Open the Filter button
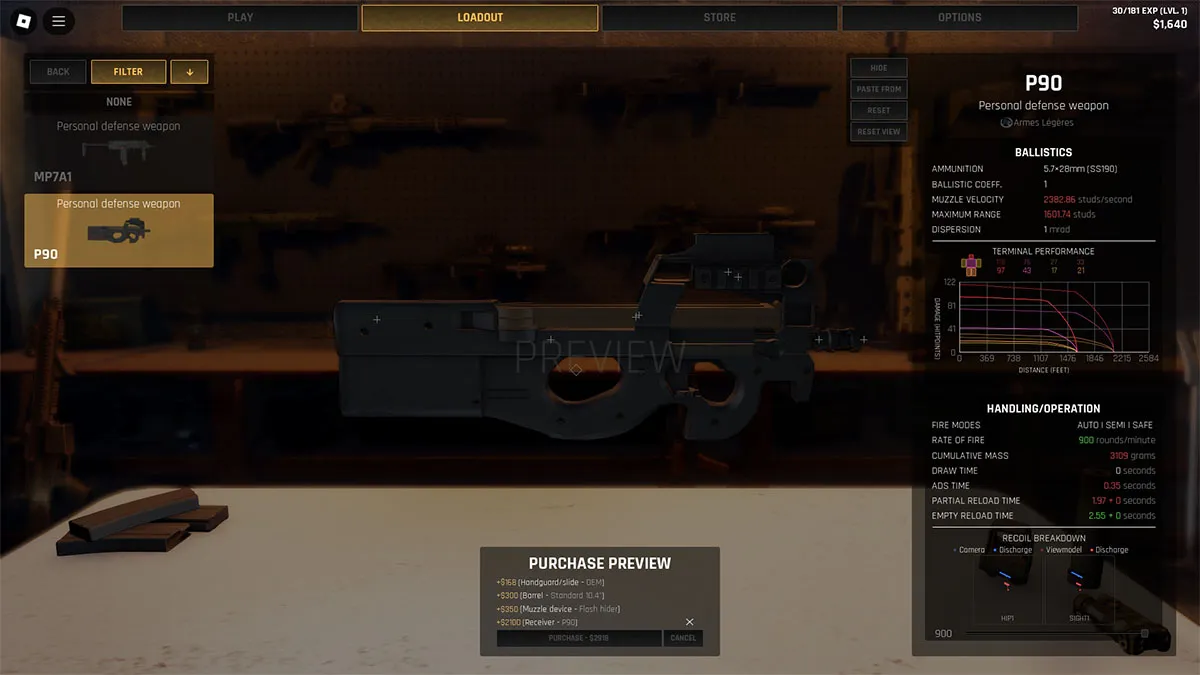Image resolution: width=1200 pixels, height=675 pixels. (128, 72)
